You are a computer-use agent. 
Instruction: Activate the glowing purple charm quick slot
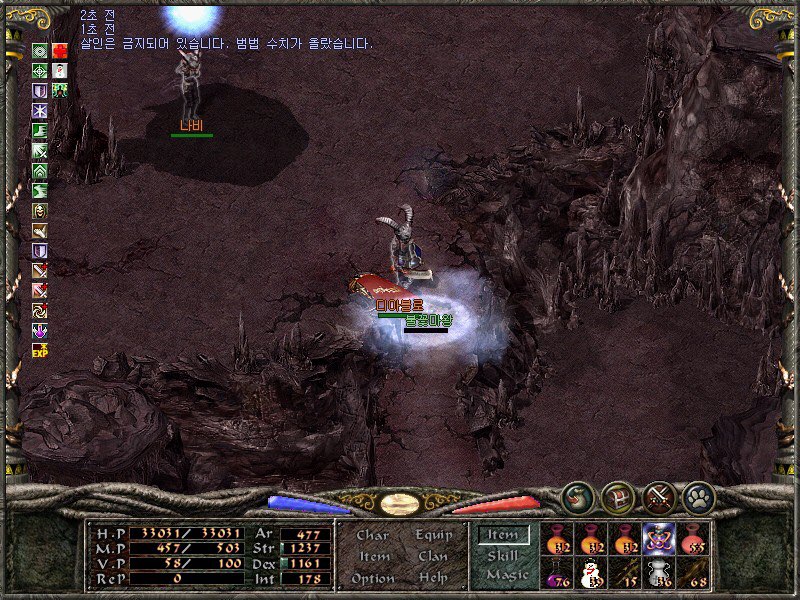tap(659, 538)
